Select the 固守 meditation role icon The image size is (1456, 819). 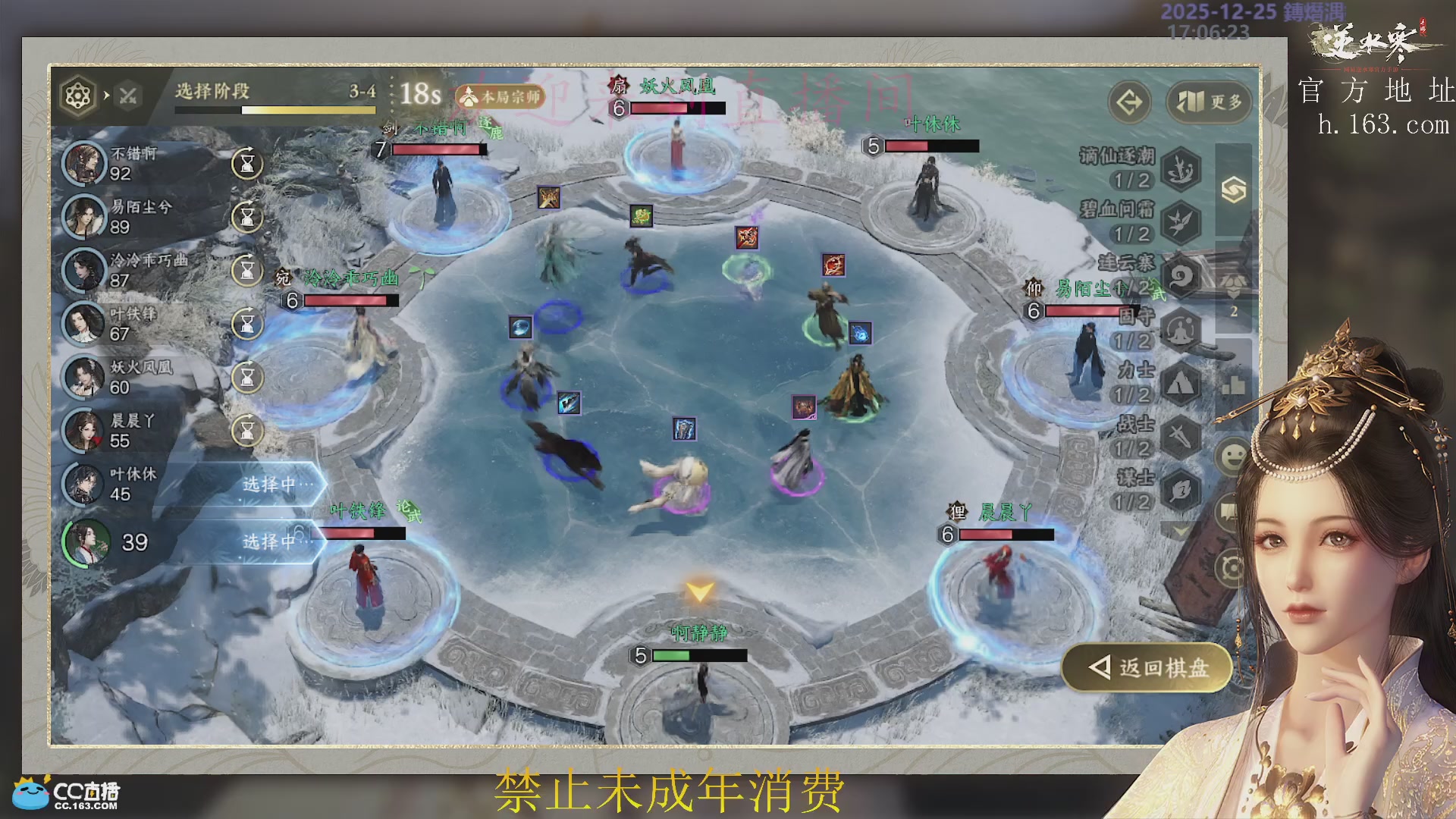[1180, 330]
